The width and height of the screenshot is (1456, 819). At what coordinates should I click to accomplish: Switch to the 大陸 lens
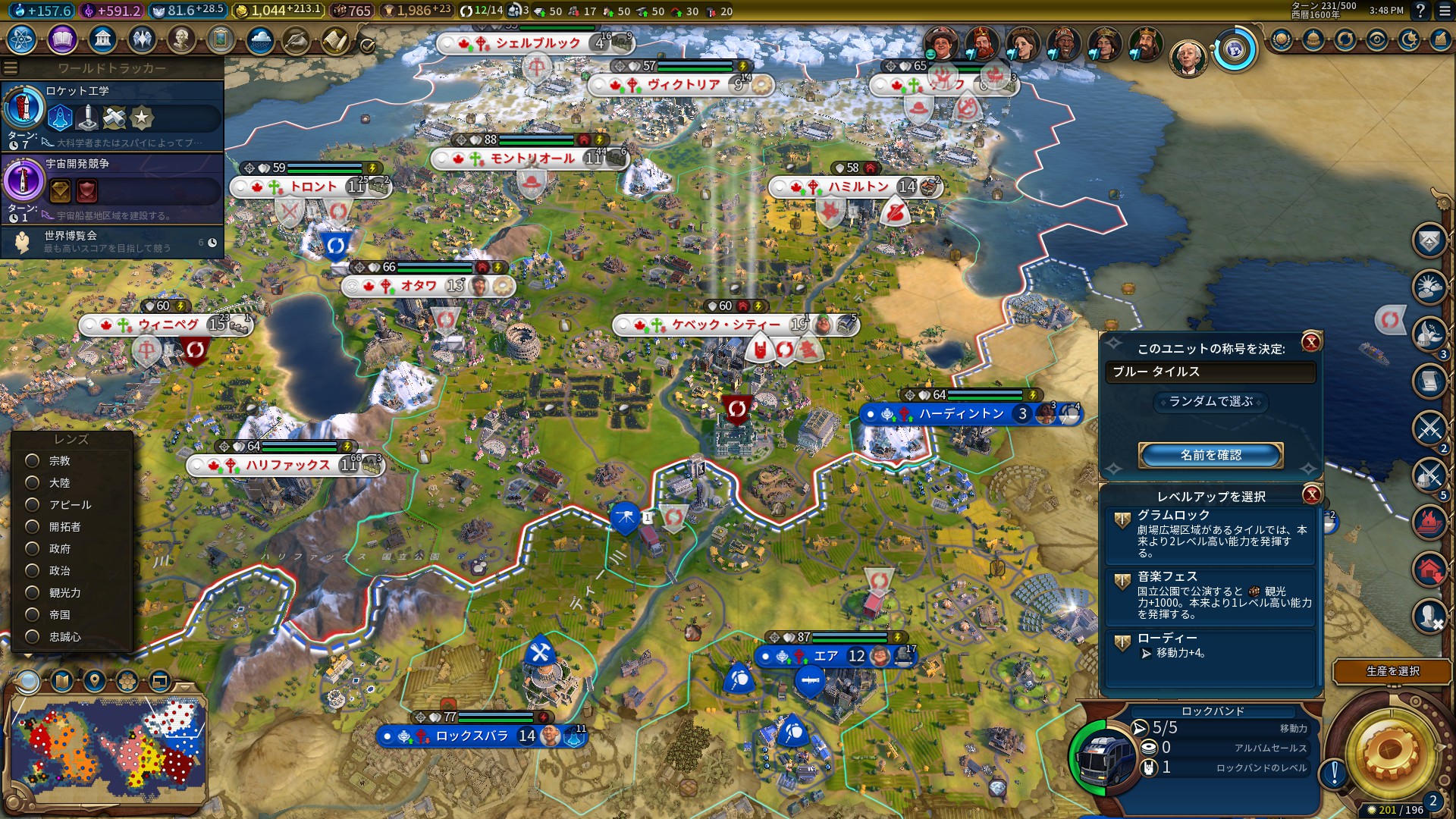click(x=33, y=482)
